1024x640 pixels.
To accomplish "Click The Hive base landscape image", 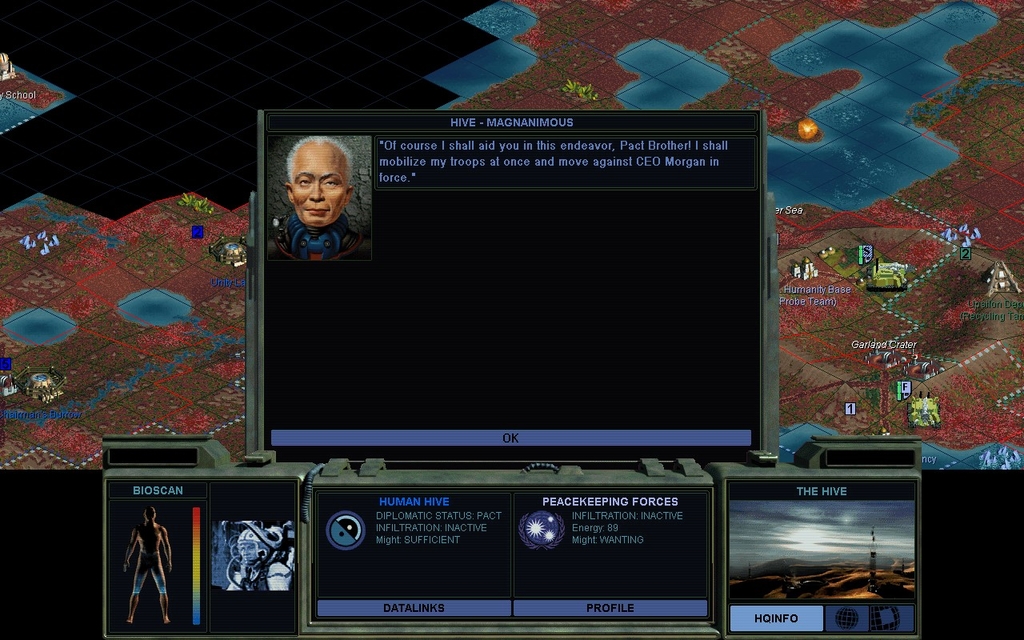I will (821, 550).
